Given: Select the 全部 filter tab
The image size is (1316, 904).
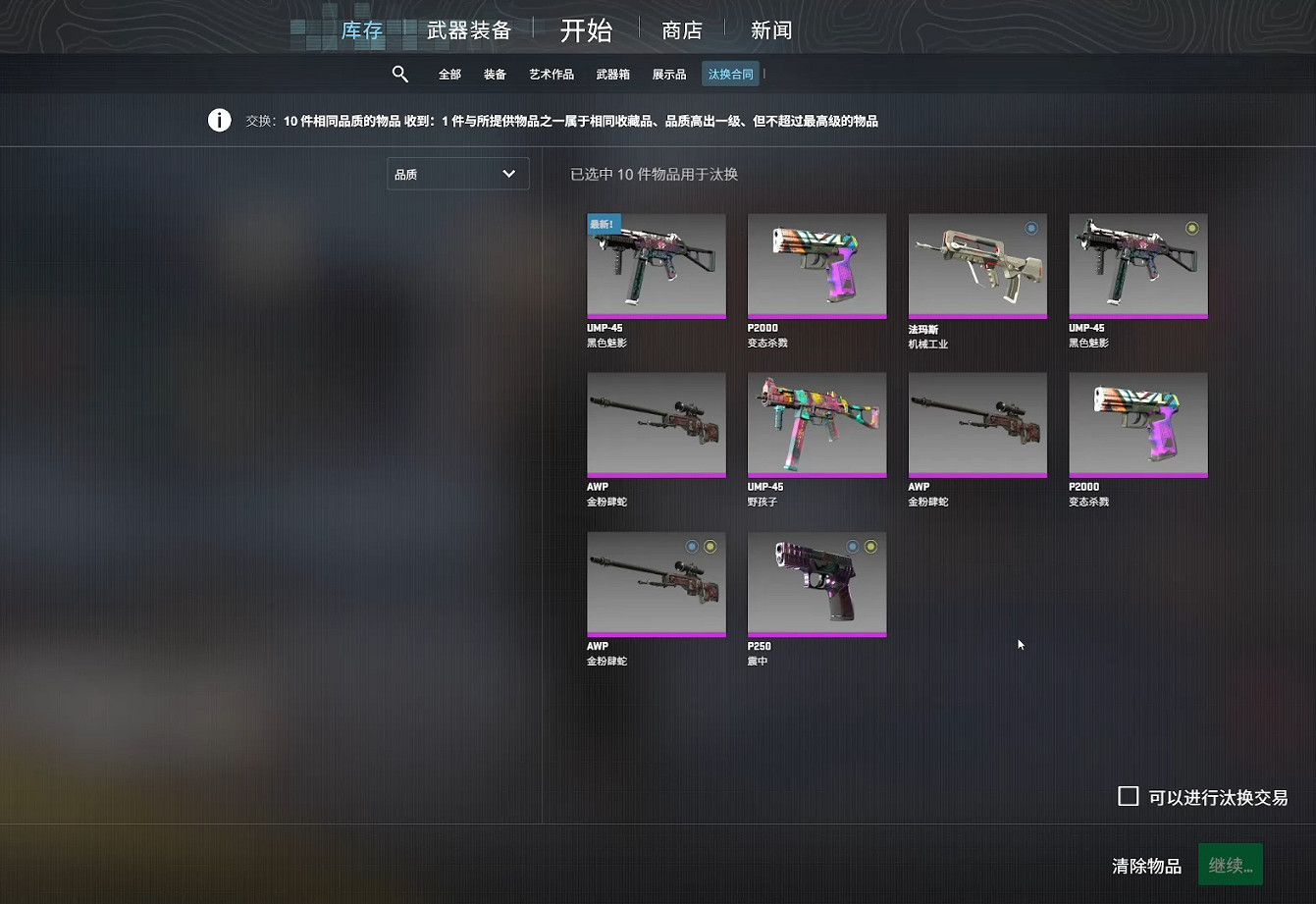Looking at the screenshot, I should pyautogui.click(x=449, y=73).
